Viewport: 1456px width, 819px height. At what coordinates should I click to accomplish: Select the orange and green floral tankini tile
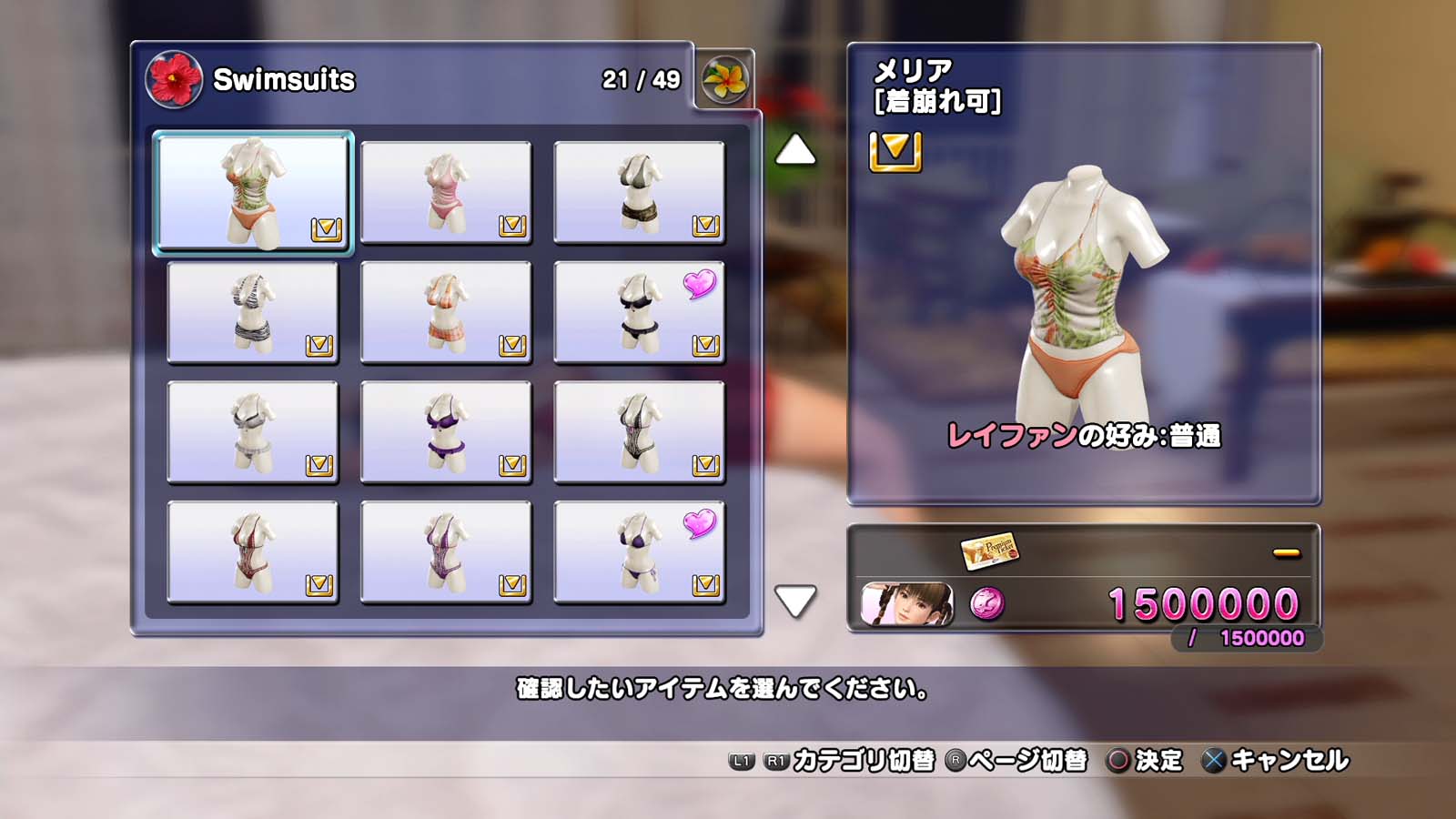pyautogui.click(x=252, y=192)
